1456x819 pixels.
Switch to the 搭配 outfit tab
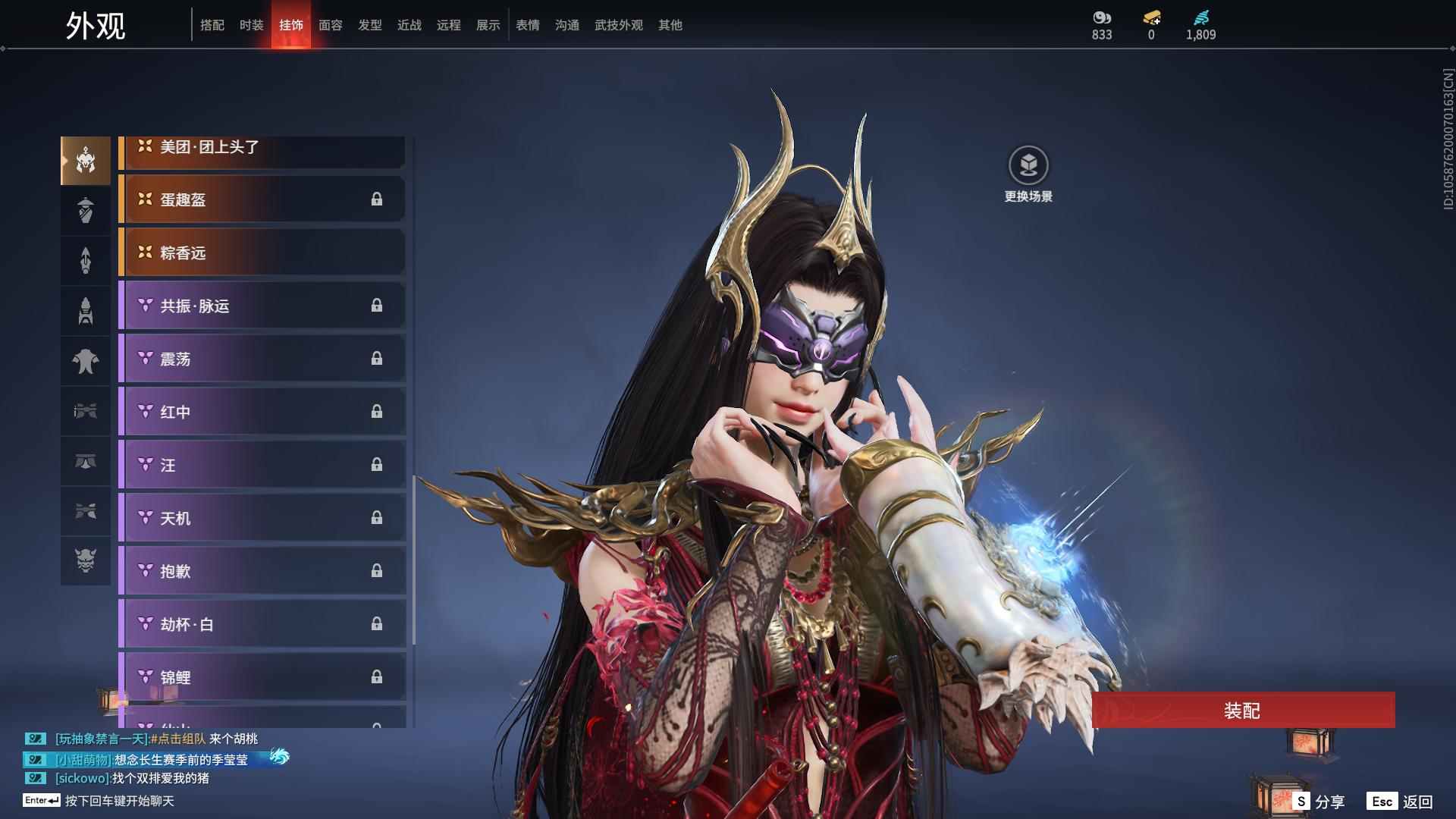click(212, 25)
